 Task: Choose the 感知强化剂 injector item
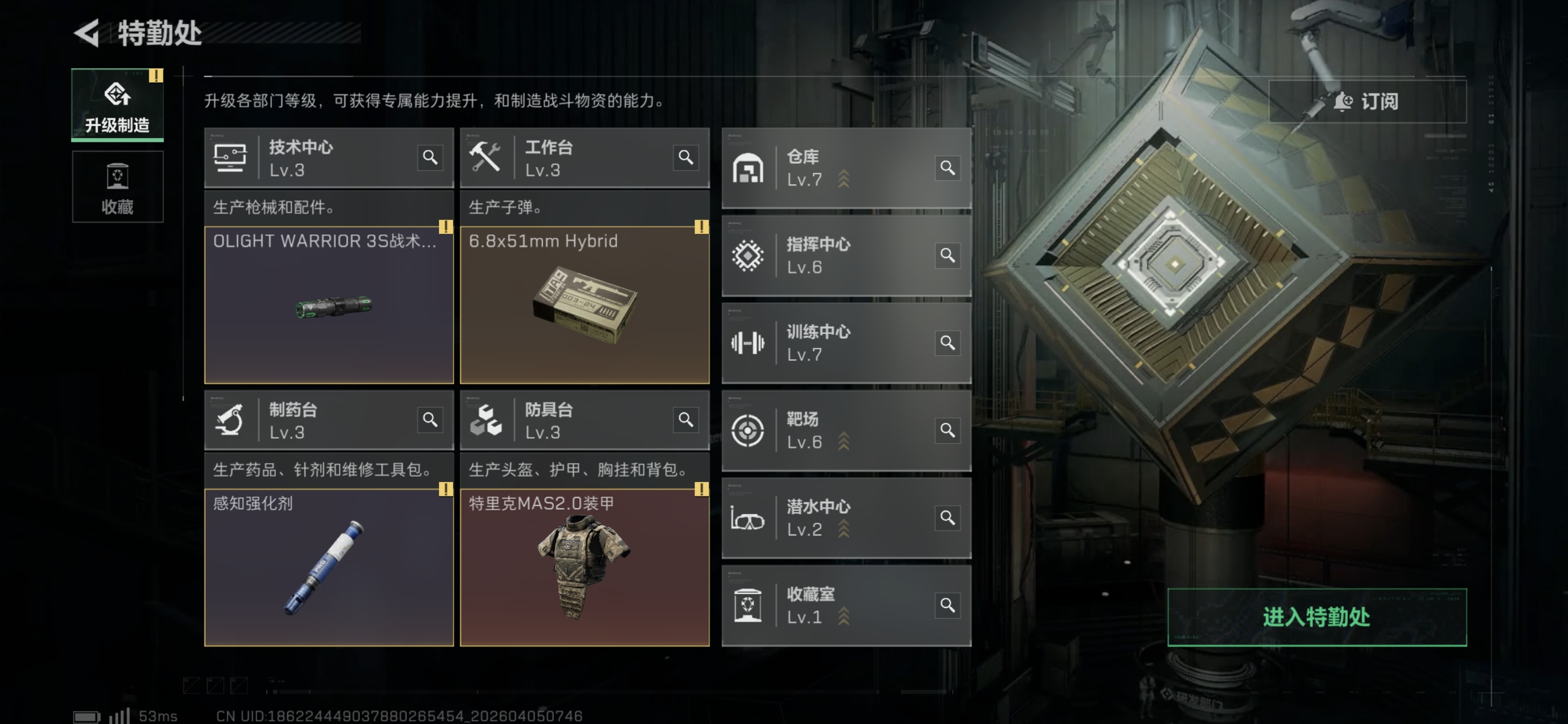pyautogui.click(x=329, y=567)
